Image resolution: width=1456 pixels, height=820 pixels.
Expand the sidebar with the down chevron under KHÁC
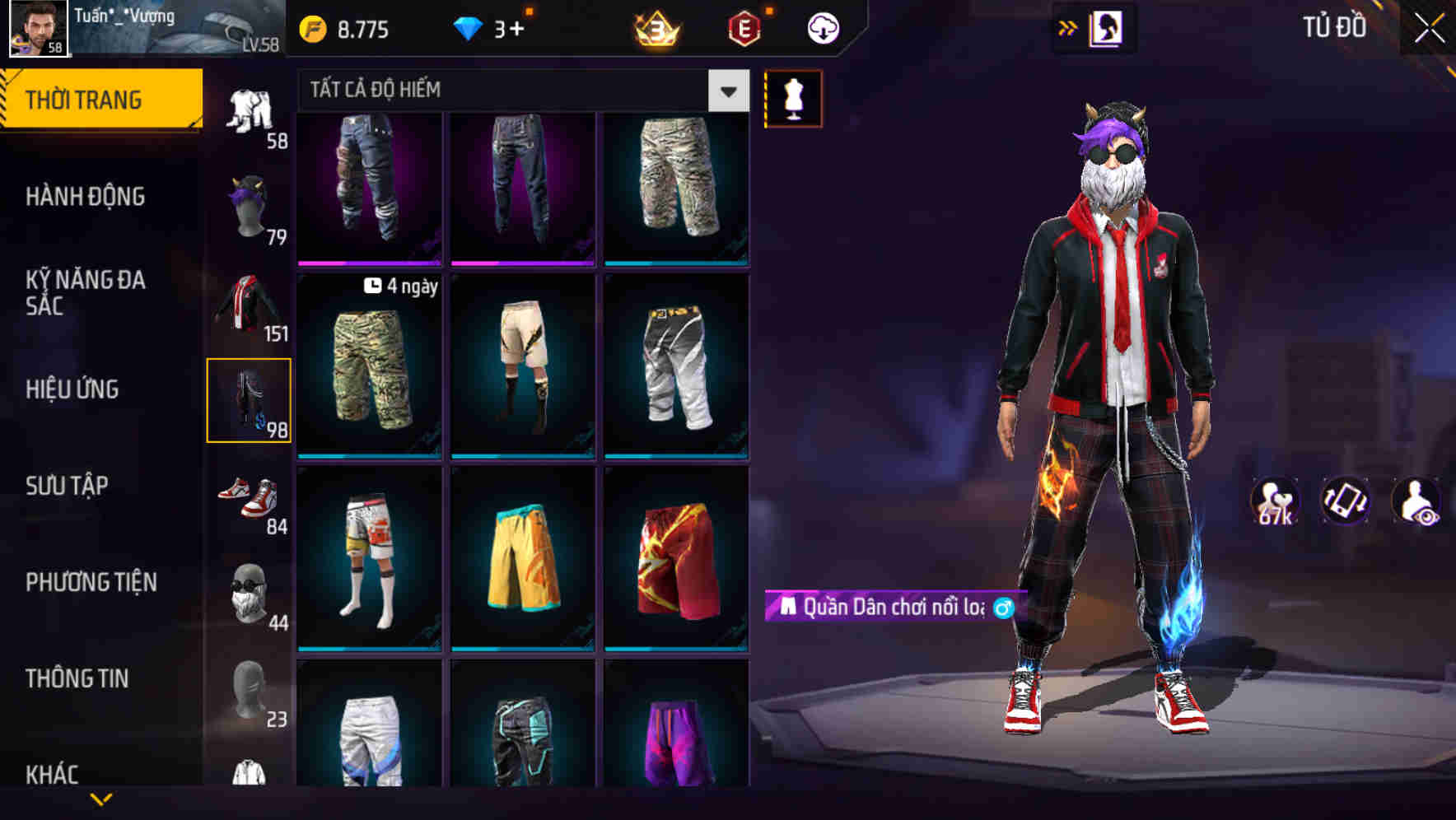click(100, 799)
